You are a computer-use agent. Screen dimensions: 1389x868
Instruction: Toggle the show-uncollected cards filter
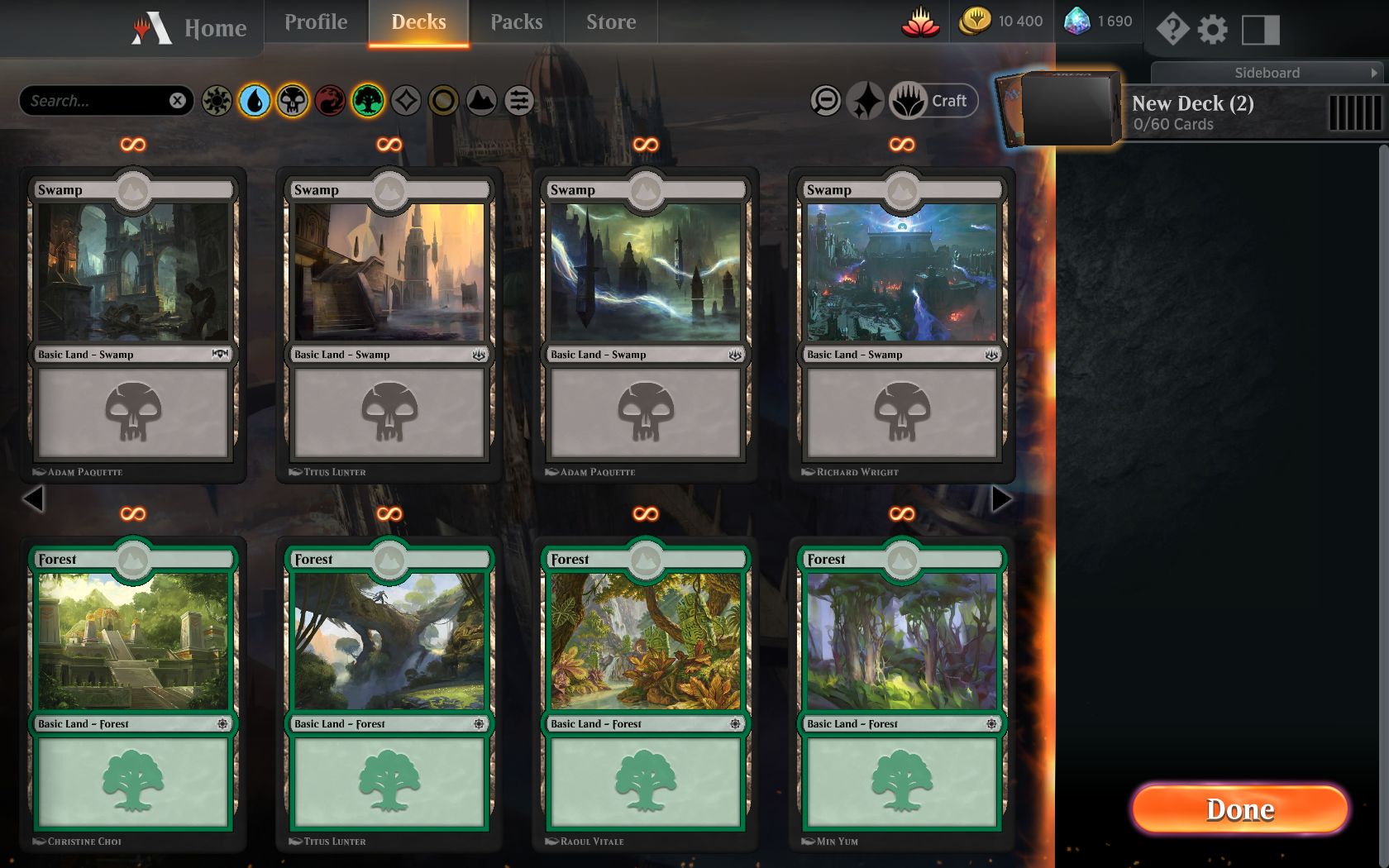coord(827,101)
